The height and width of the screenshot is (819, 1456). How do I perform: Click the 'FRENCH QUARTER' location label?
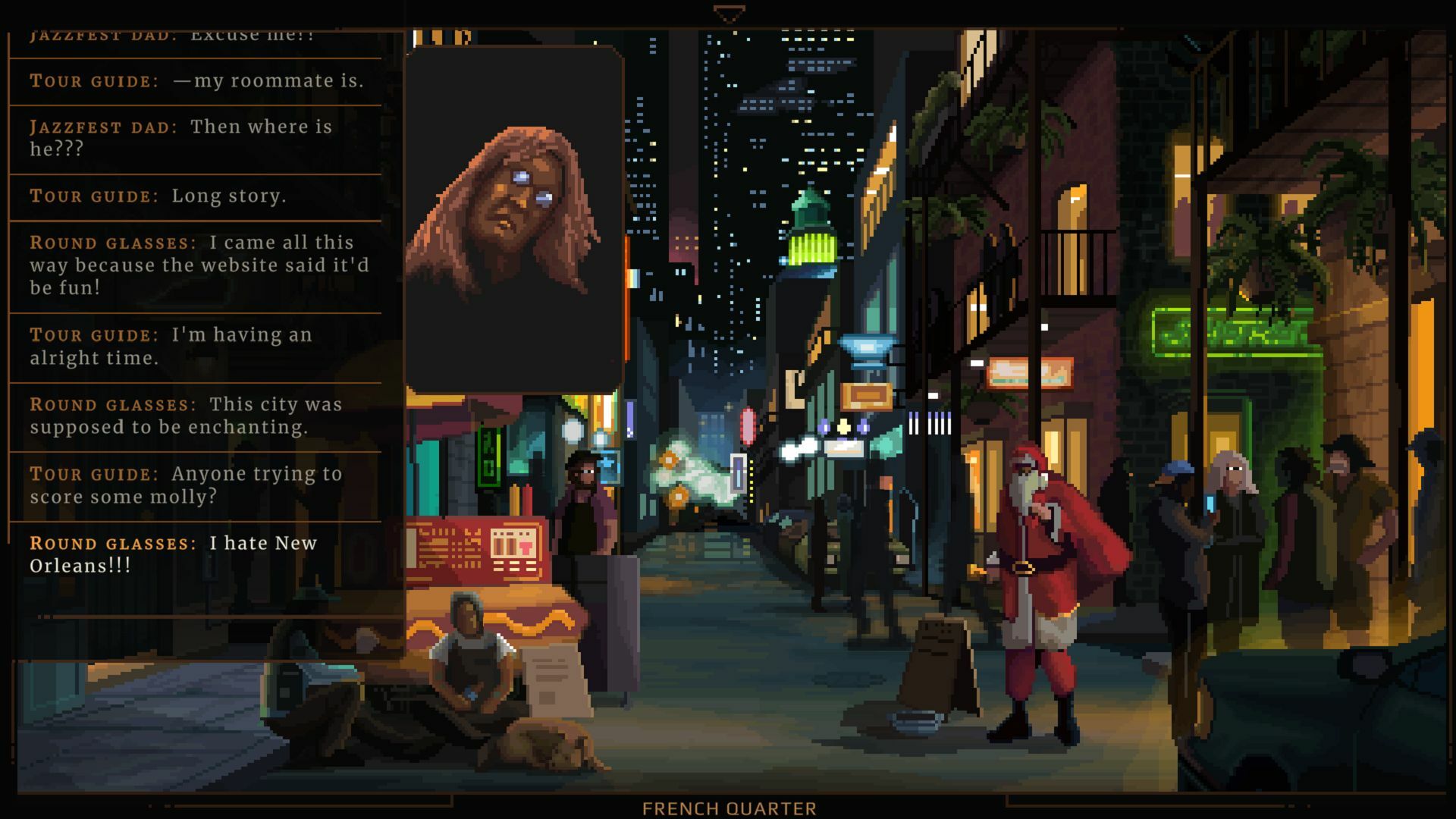730,808
